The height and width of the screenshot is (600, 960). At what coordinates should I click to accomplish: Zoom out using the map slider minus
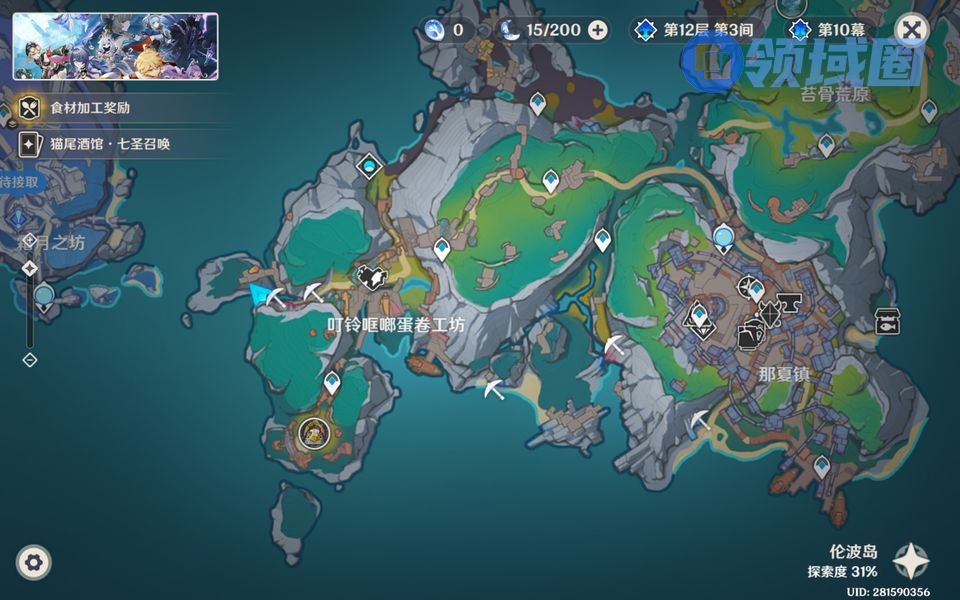coord(30,360)
